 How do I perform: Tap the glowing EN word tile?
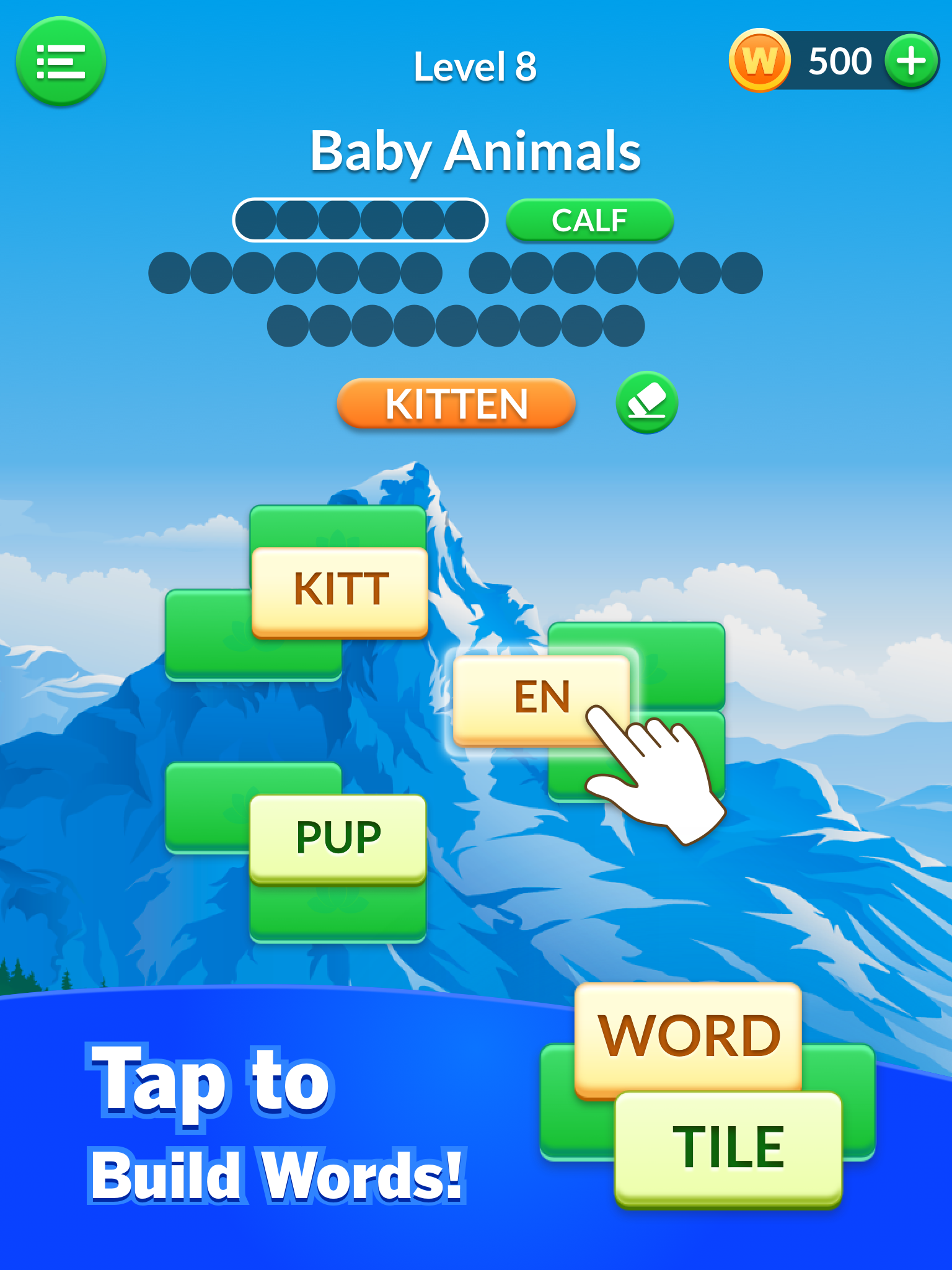click(540, 698)
